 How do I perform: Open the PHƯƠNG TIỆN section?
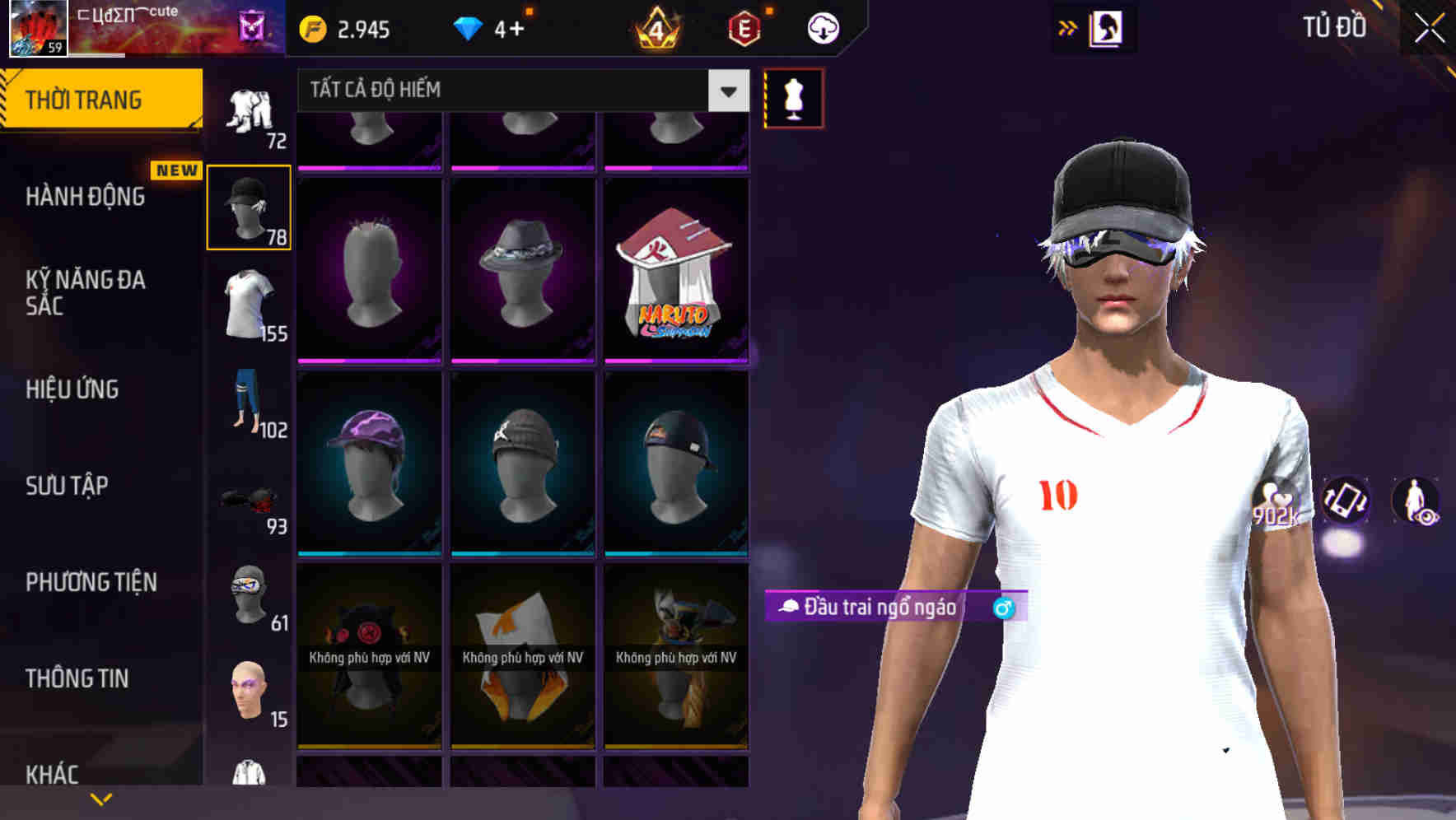click(91, 582)
